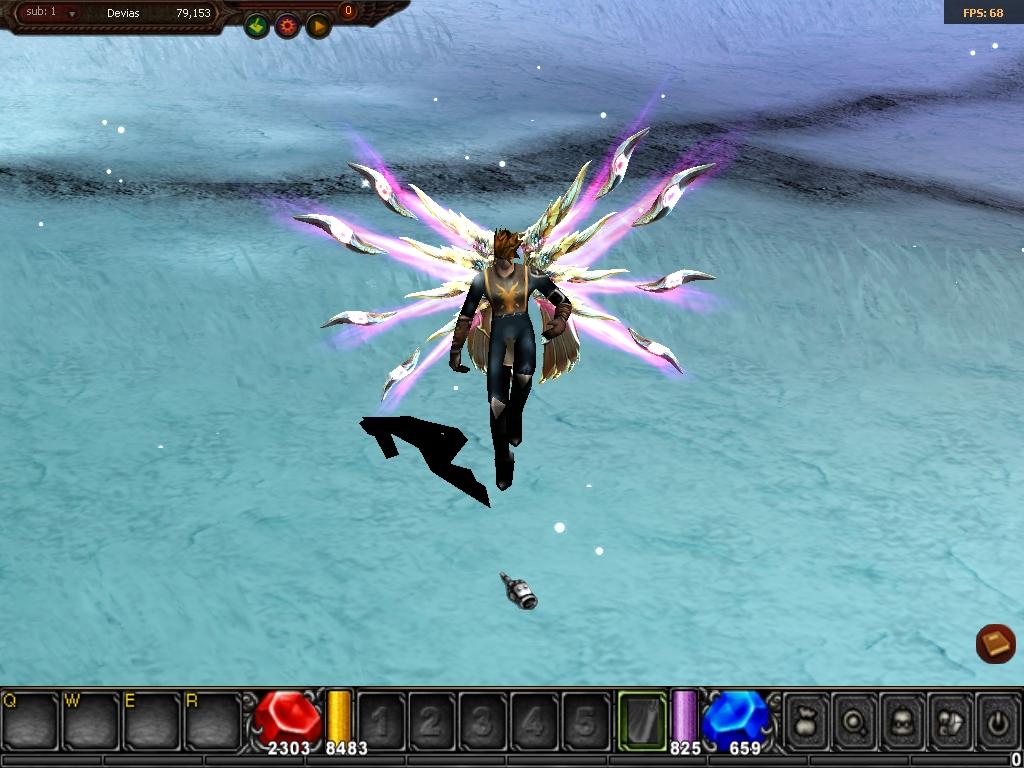Open the inventory bag icon

click(806, 720)
